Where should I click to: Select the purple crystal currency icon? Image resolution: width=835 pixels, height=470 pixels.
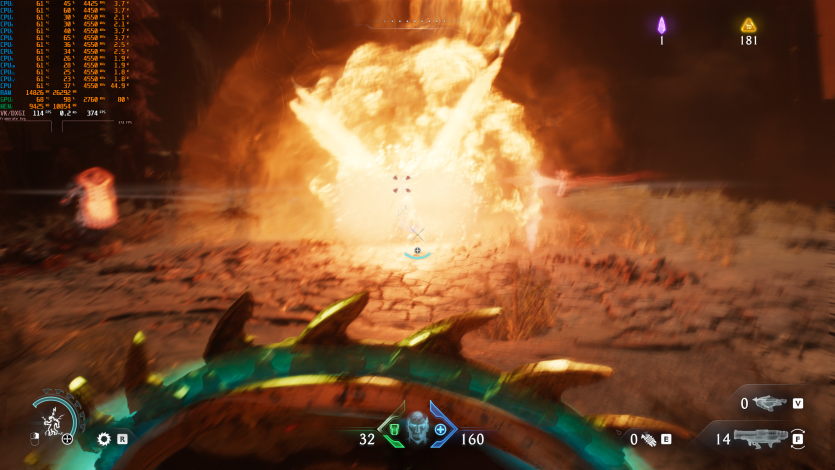(x=661, y=25)
